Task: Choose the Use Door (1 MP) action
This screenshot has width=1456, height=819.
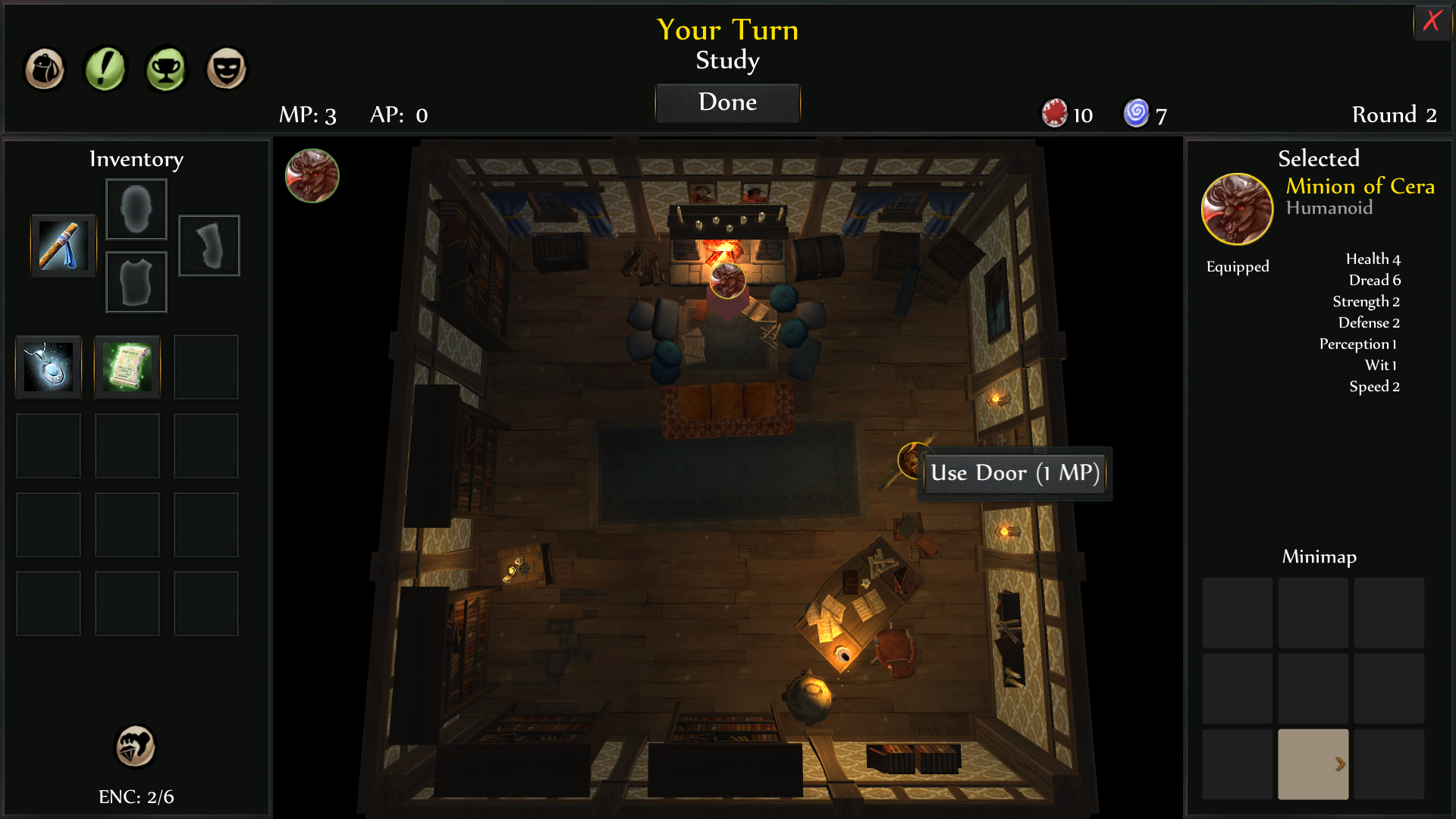Action: click(x=1015, y=473)
